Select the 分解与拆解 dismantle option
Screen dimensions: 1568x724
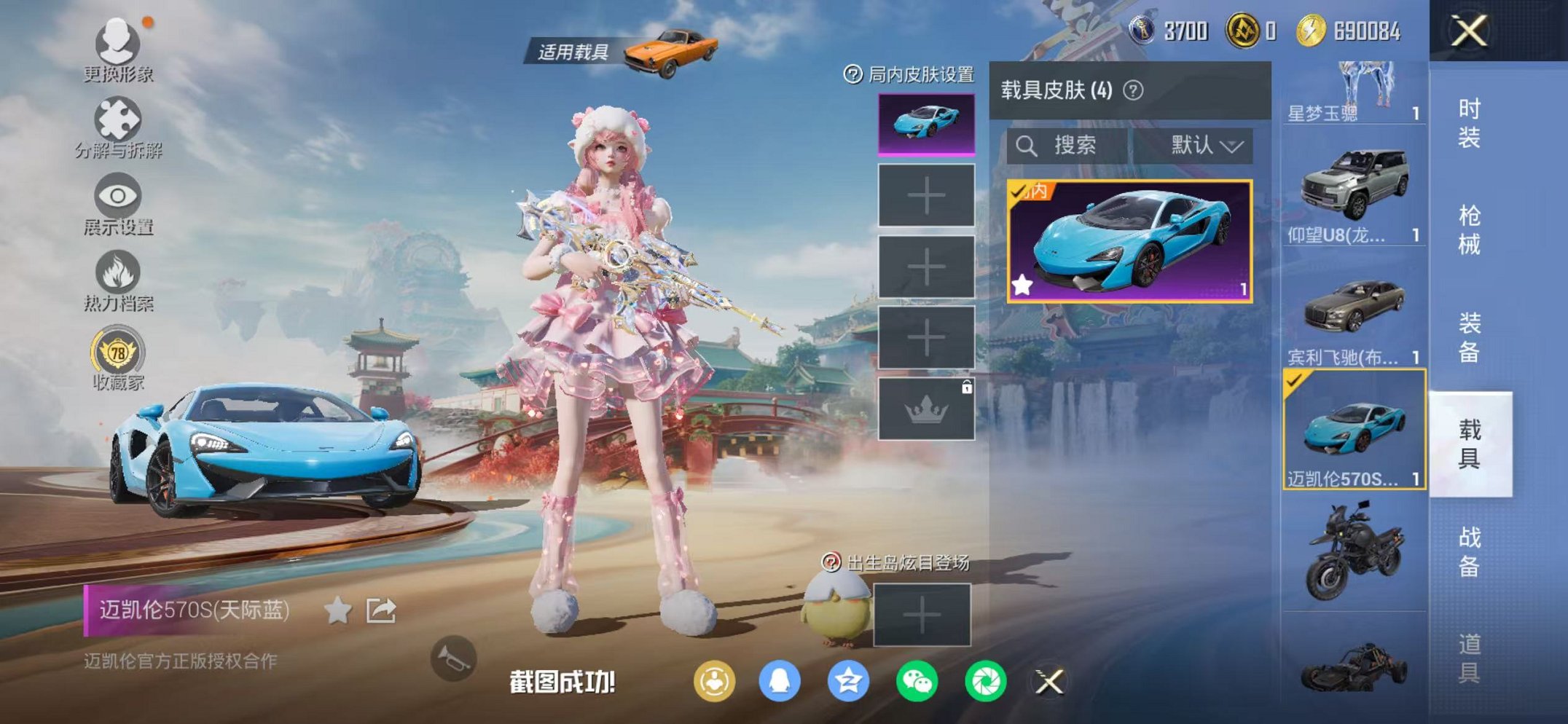tap(120, 117)
